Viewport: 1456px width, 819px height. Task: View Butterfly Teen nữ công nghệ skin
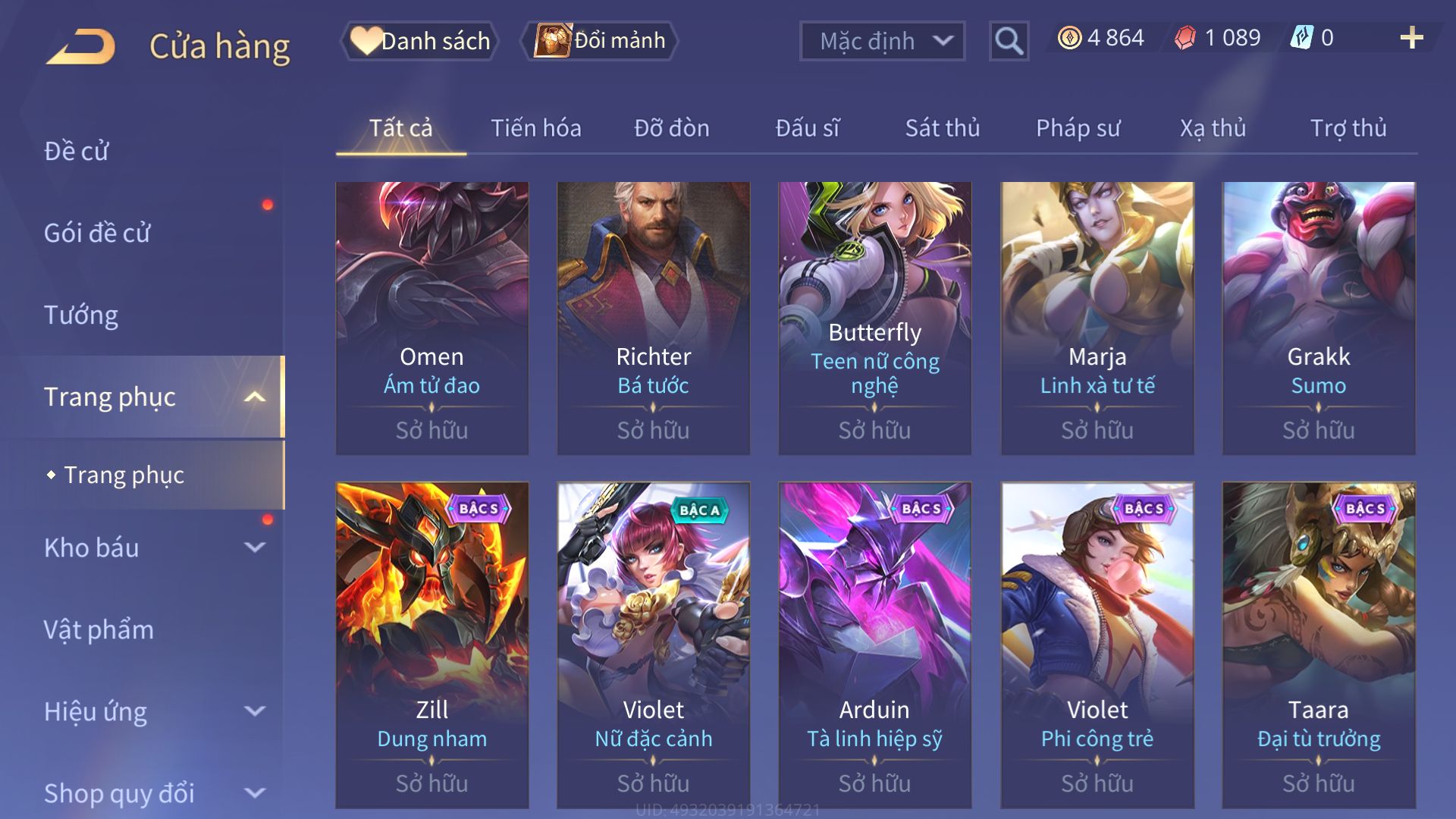(x=874, y=318)
